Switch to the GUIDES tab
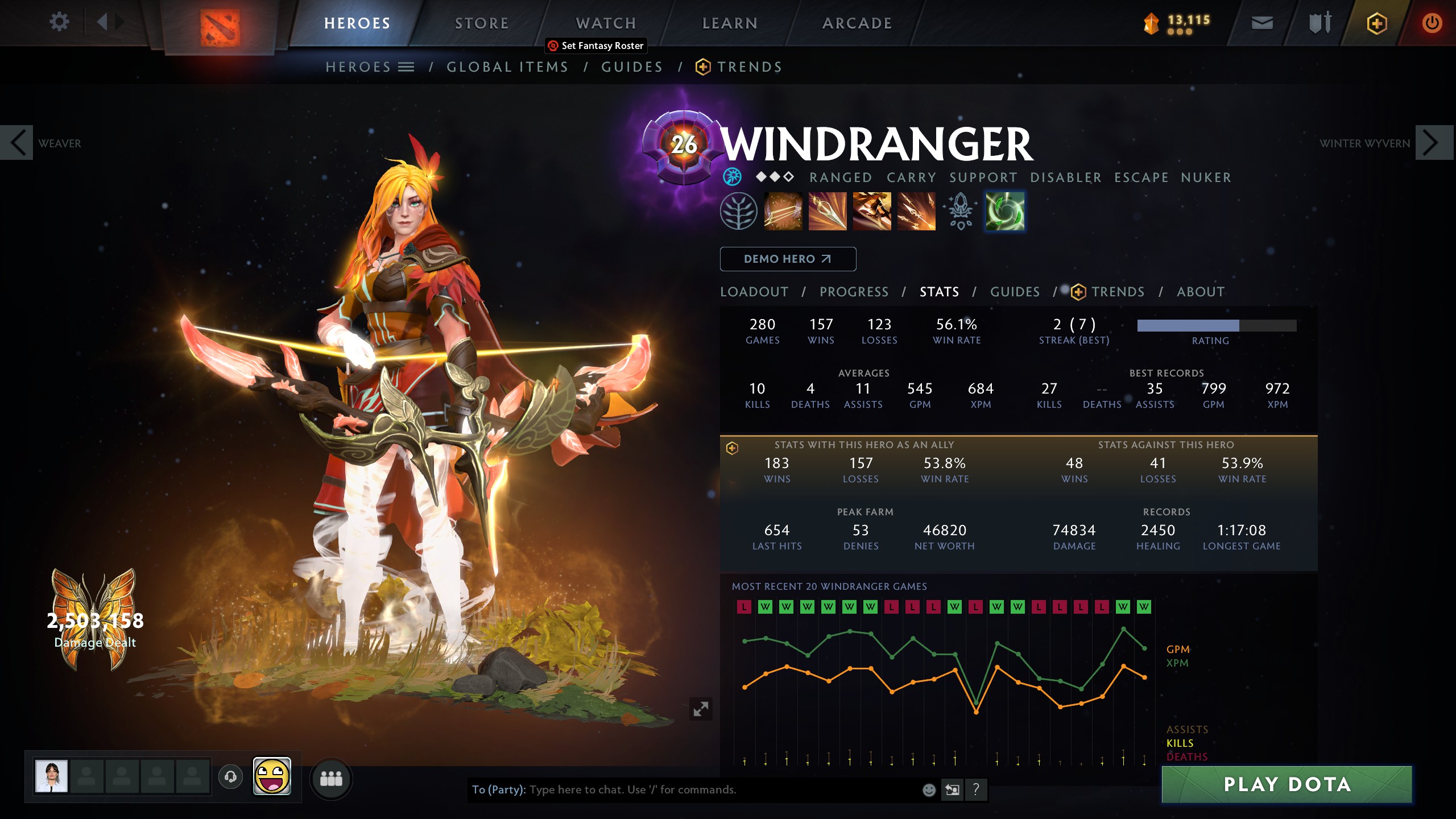Image resolution: width=1456 pixels, height=819 pixels. tap(1016, 292)
